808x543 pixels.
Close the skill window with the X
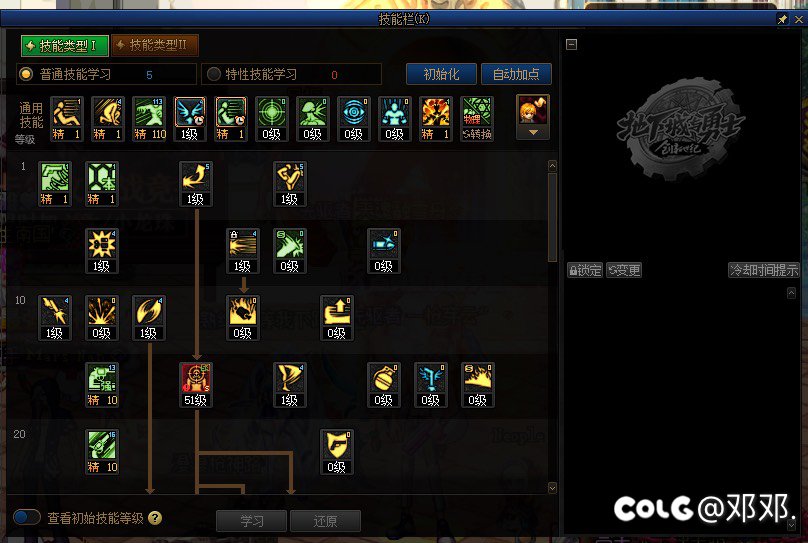(796, 19)
